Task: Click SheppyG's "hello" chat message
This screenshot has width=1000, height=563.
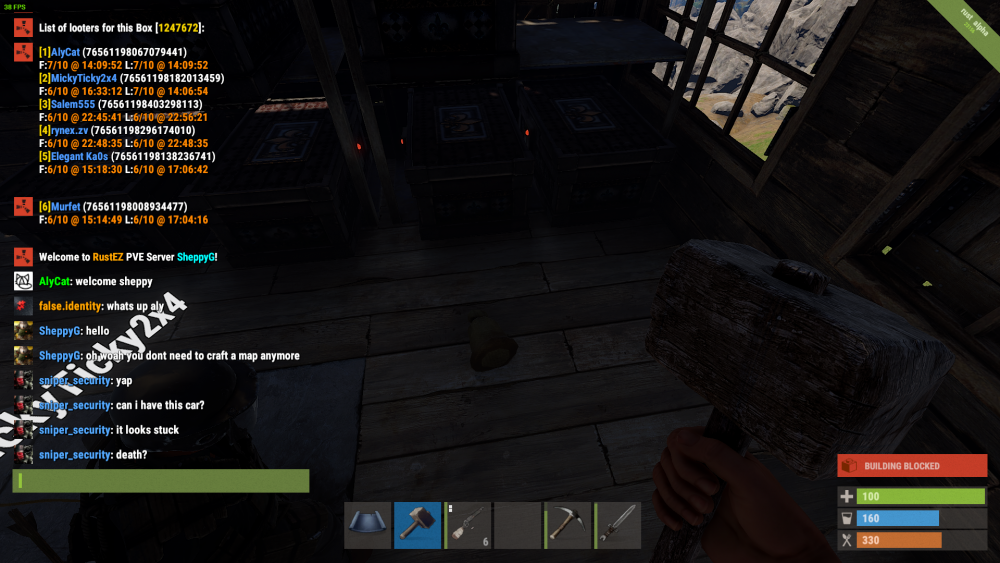Action: (98, 331)
